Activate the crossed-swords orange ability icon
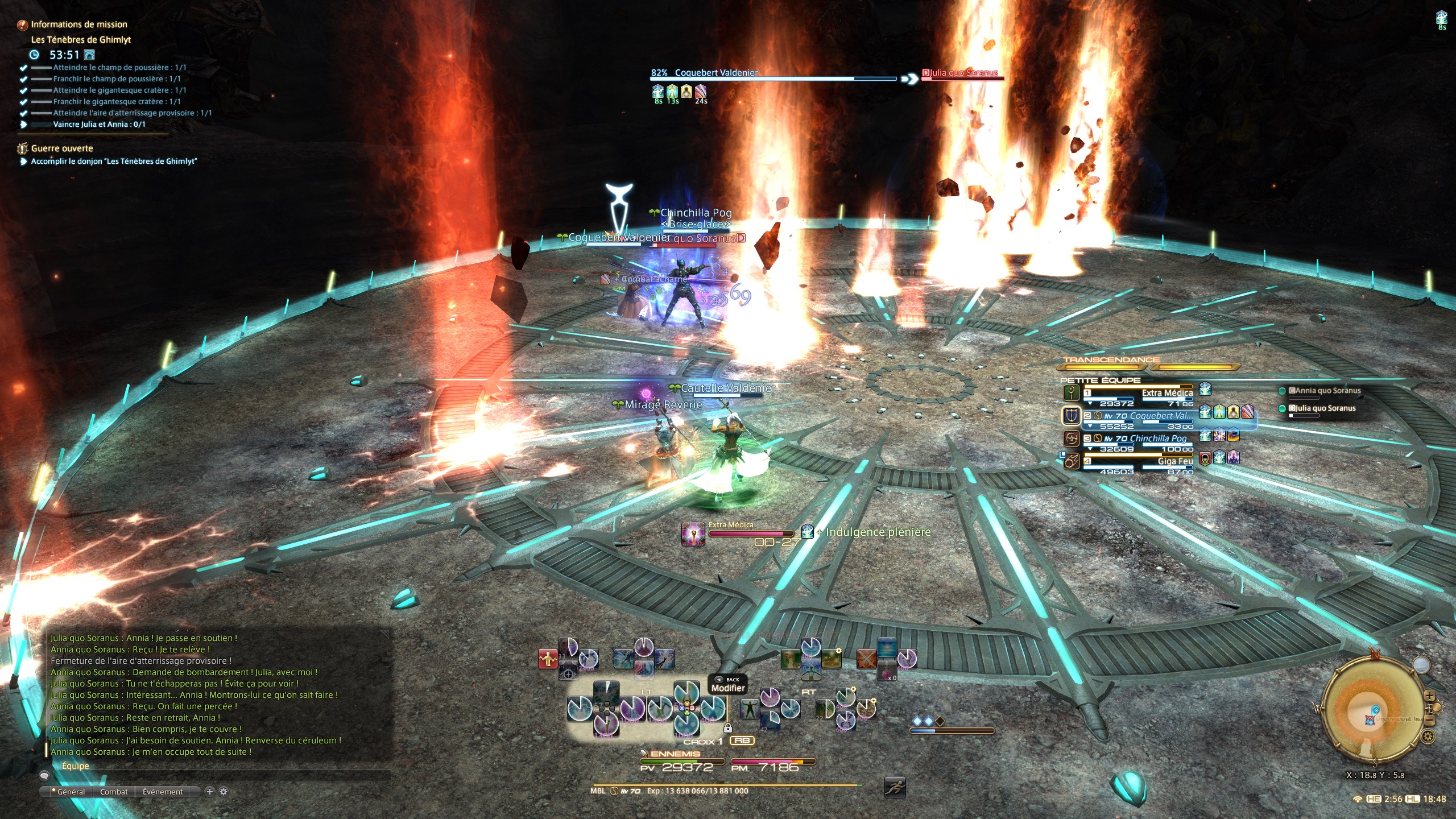The image size is (1456, 819). point(866,659)
